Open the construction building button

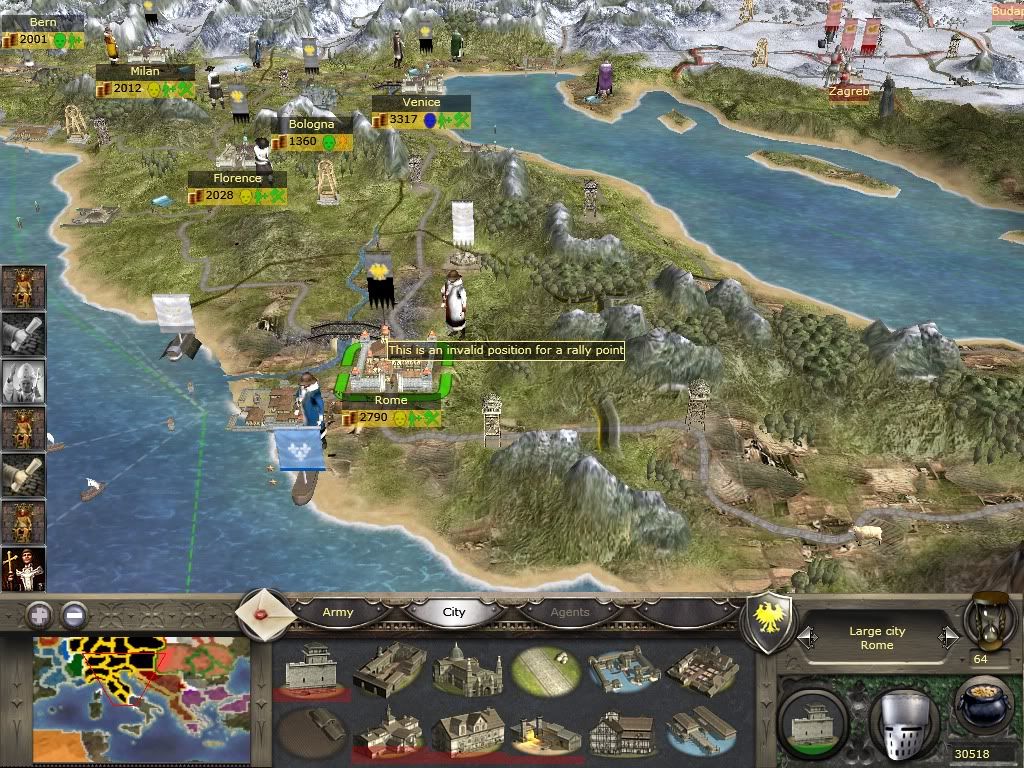click(813, 721)
